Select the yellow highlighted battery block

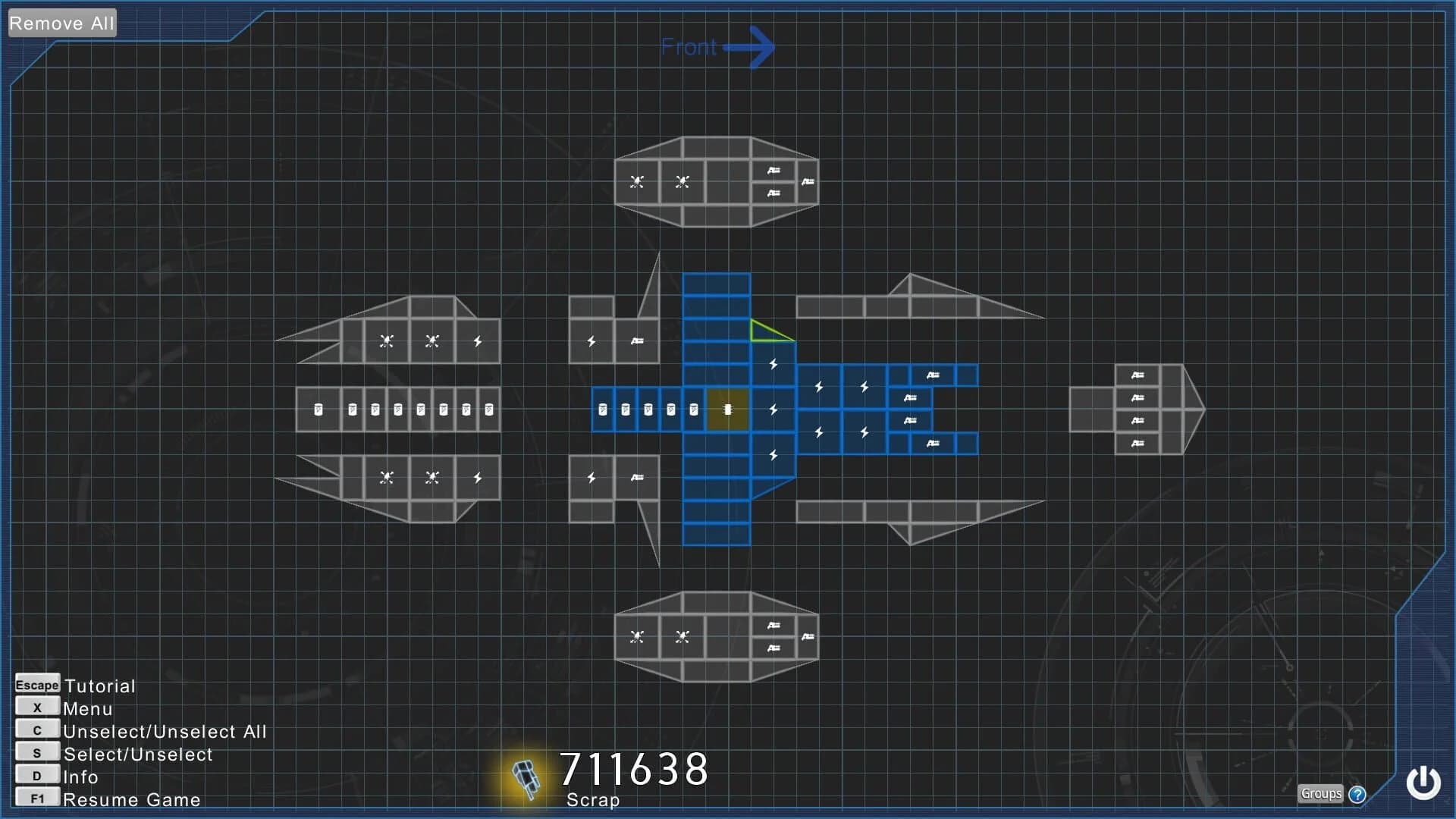tap(727, 409)
